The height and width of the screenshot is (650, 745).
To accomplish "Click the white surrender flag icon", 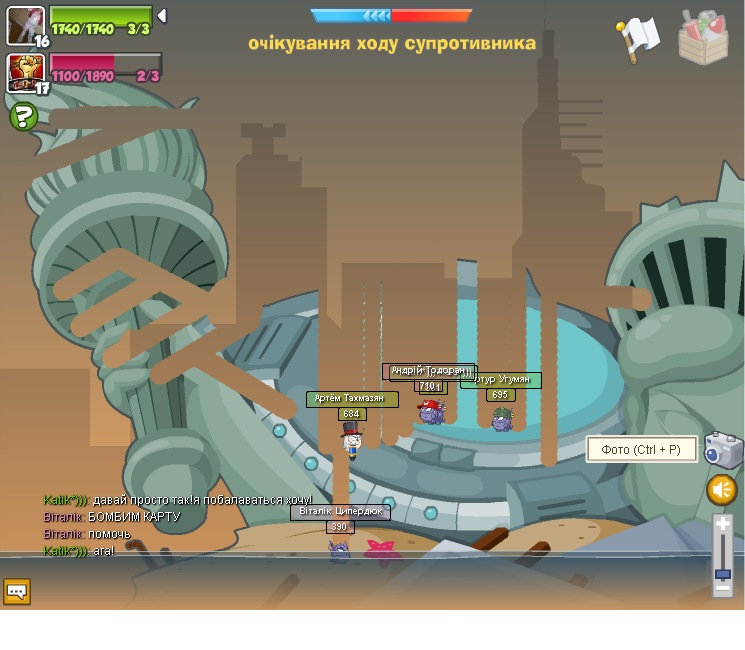I will pos(638,38).
